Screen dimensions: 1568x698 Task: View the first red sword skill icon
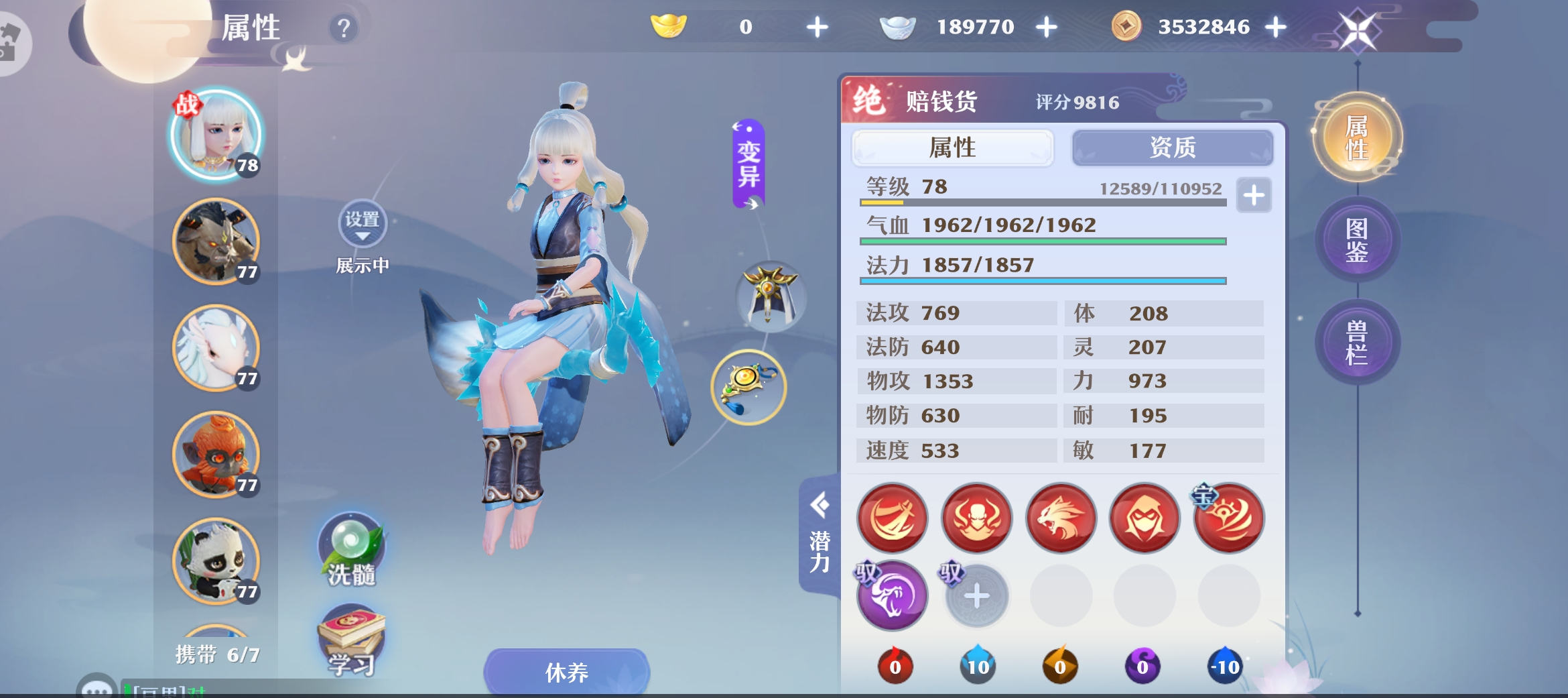point(891,518)
